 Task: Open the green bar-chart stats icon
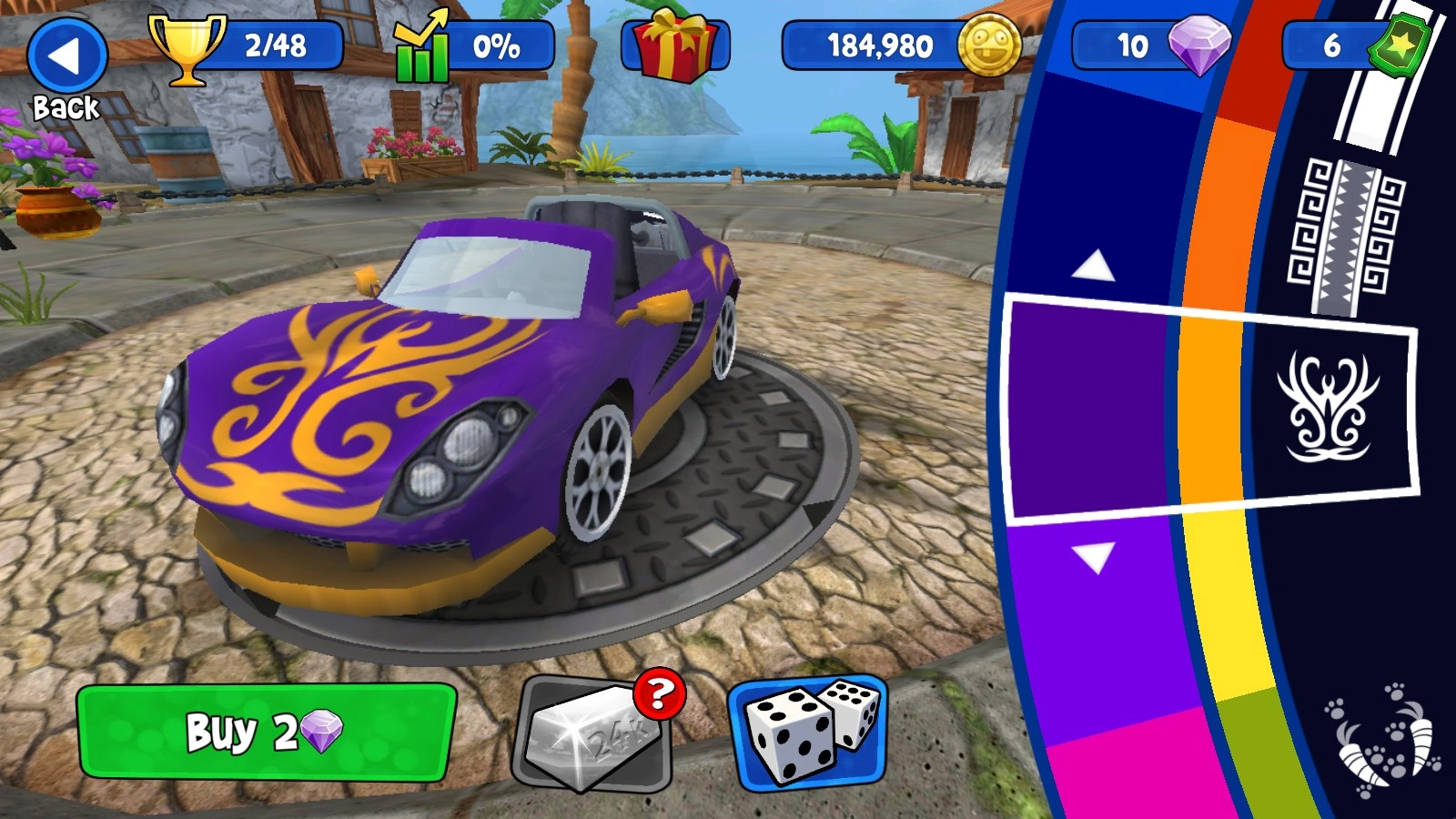click(x=420, y=47)
